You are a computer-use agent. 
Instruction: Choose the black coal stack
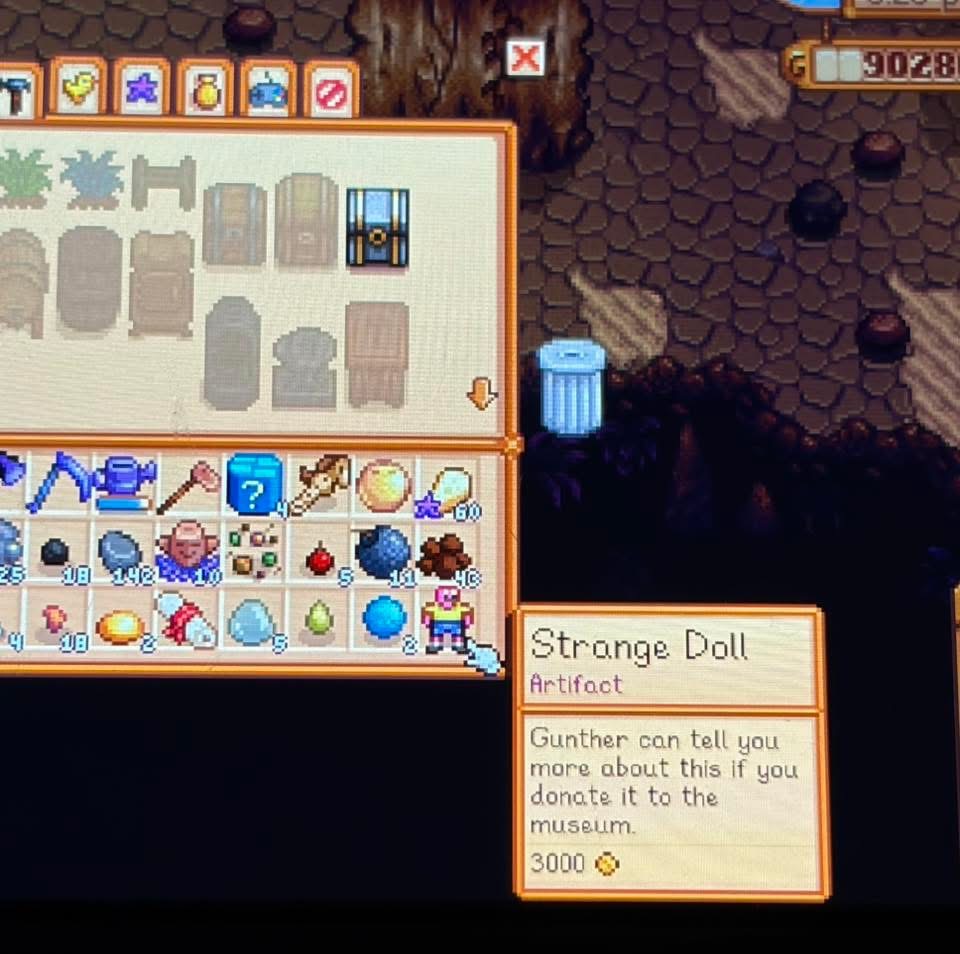point(55,552)
